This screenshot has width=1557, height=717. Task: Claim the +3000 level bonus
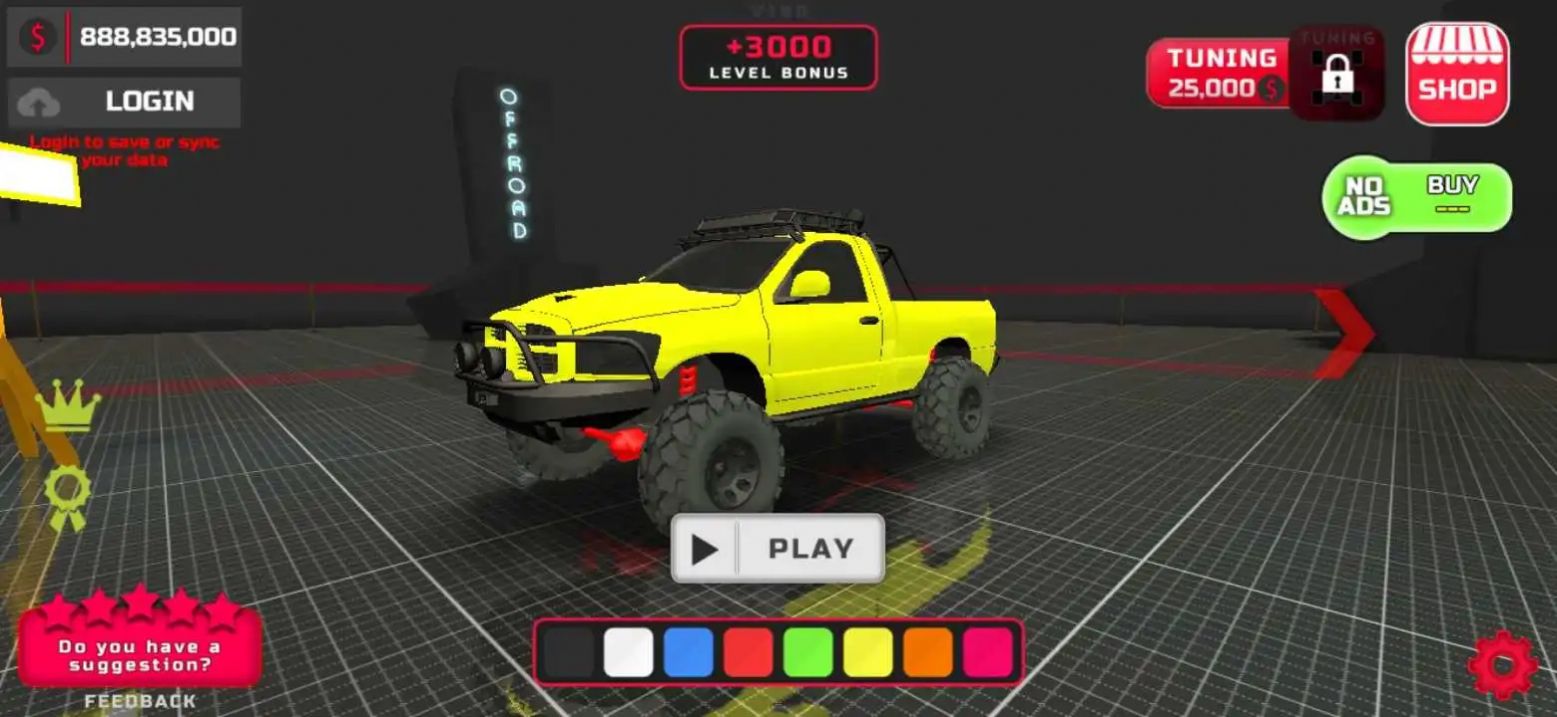tap(778, 57)
